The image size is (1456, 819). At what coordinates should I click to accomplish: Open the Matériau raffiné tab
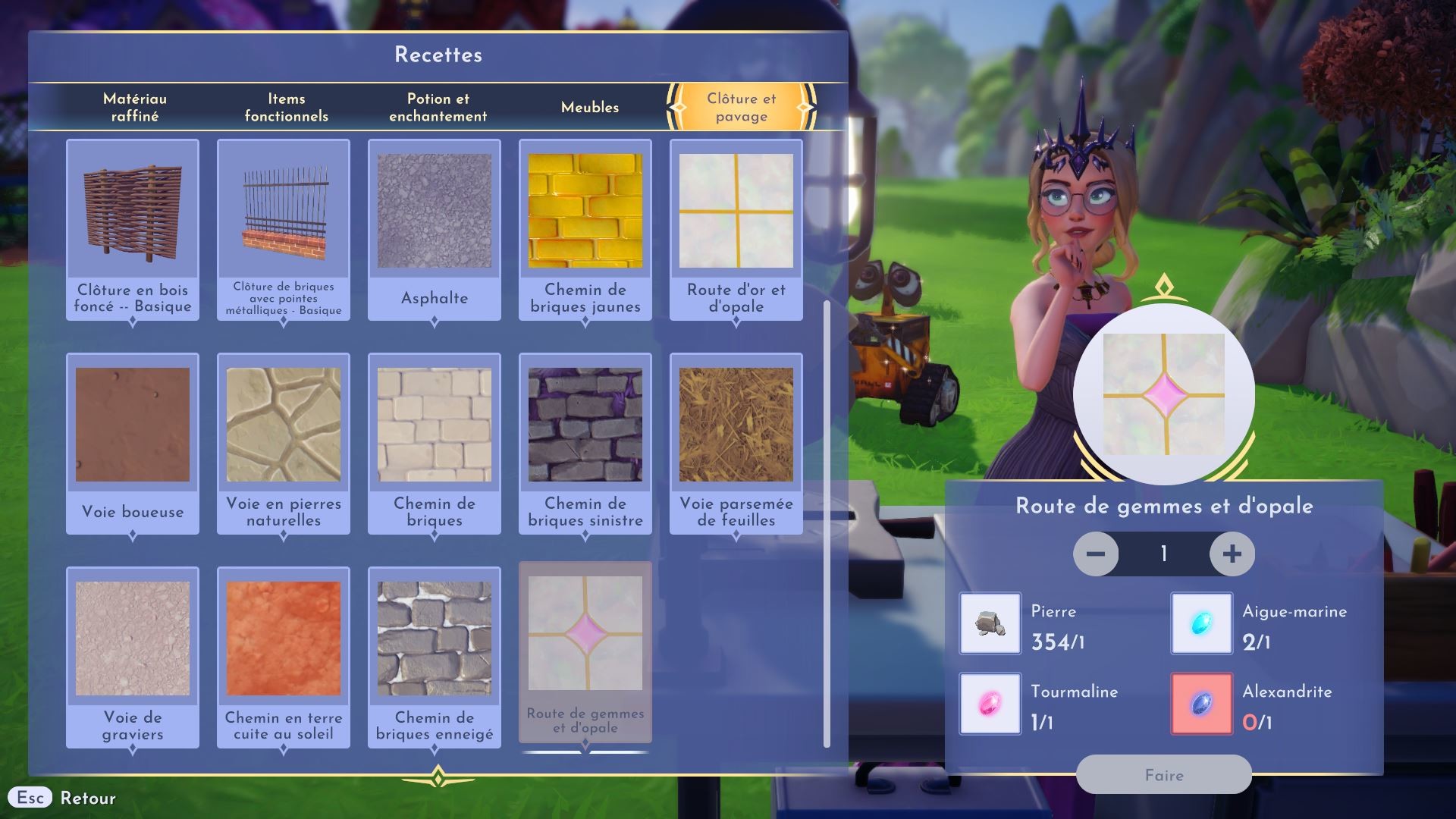(x=134, y=107)
